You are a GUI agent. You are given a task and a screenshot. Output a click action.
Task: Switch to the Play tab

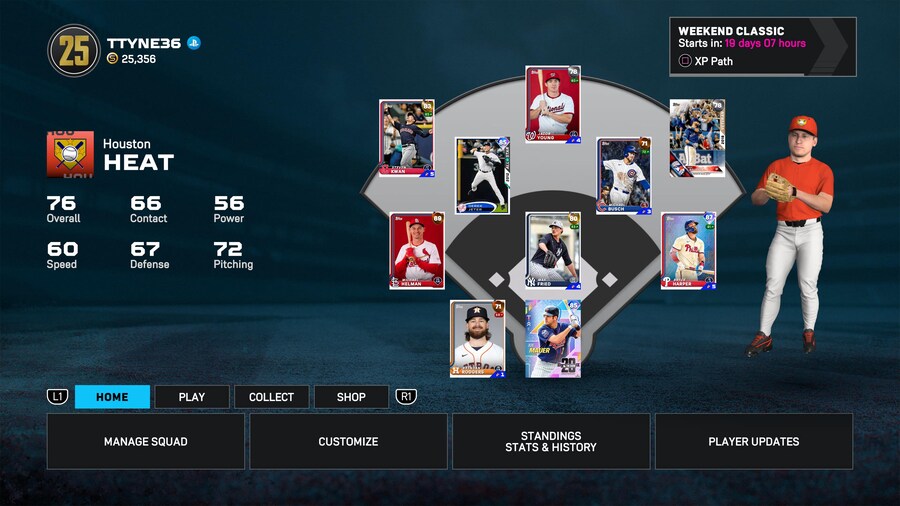point(192,397)
